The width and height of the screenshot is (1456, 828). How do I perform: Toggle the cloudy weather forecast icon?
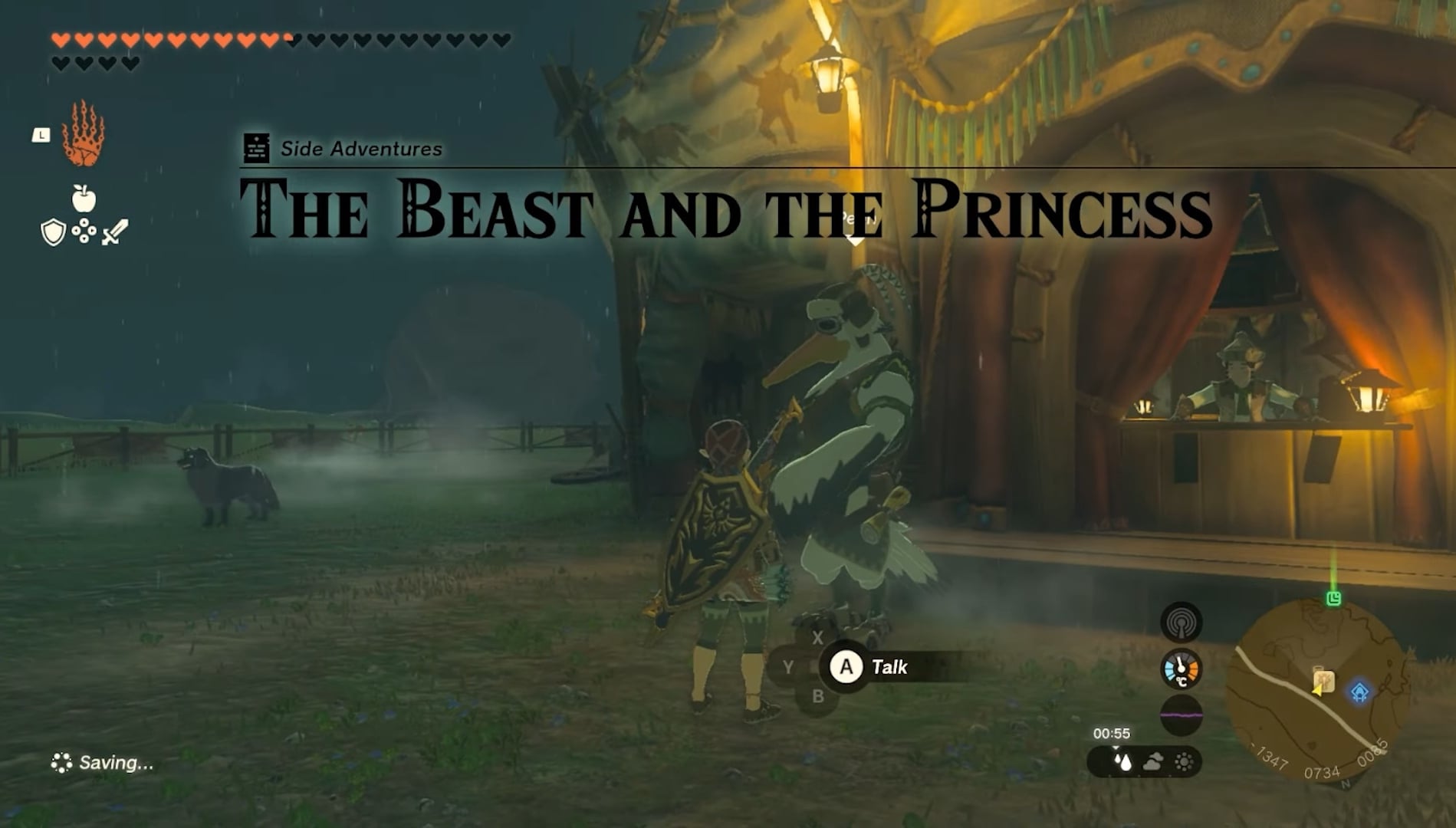[x=1153, y=762]
